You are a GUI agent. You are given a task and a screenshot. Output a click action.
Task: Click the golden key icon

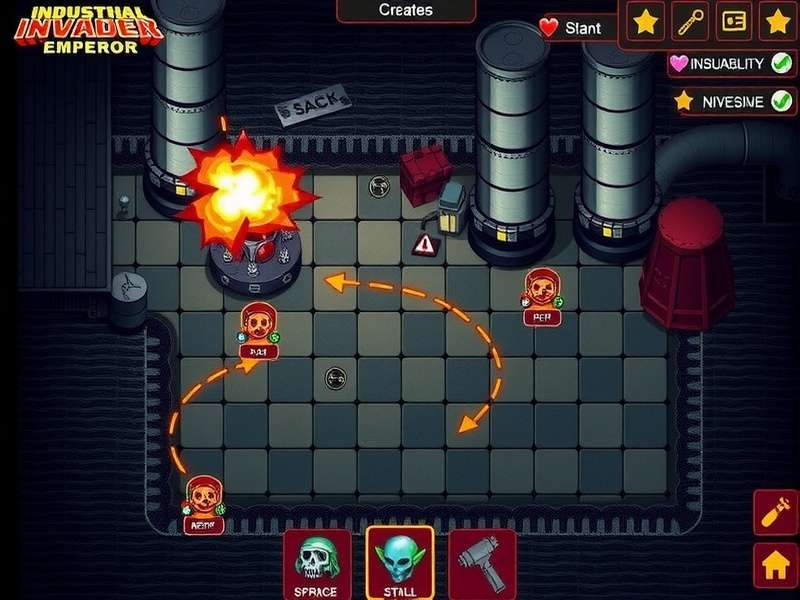[x=690, y=21]
